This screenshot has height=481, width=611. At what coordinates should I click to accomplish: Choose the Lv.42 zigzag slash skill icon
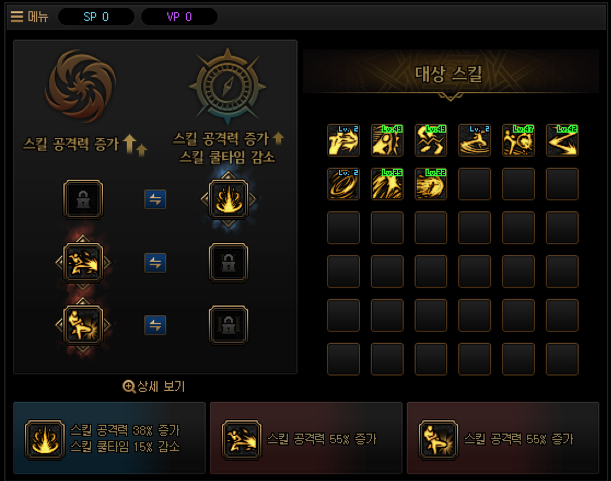tap(562, 140)
